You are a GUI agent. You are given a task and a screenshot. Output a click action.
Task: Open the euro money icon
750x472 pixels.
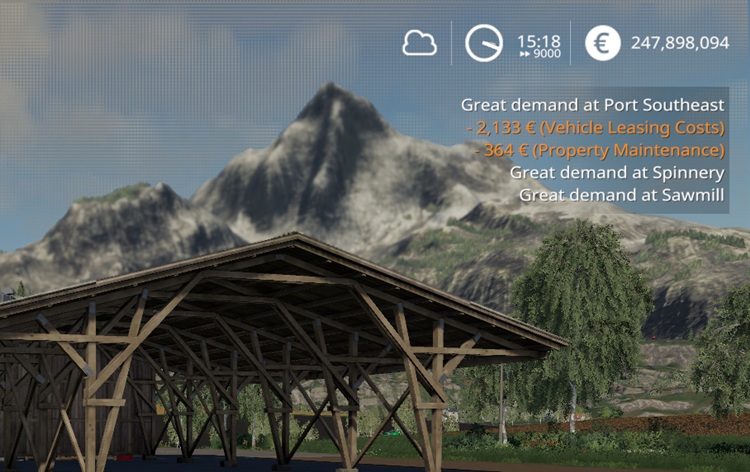602,43
